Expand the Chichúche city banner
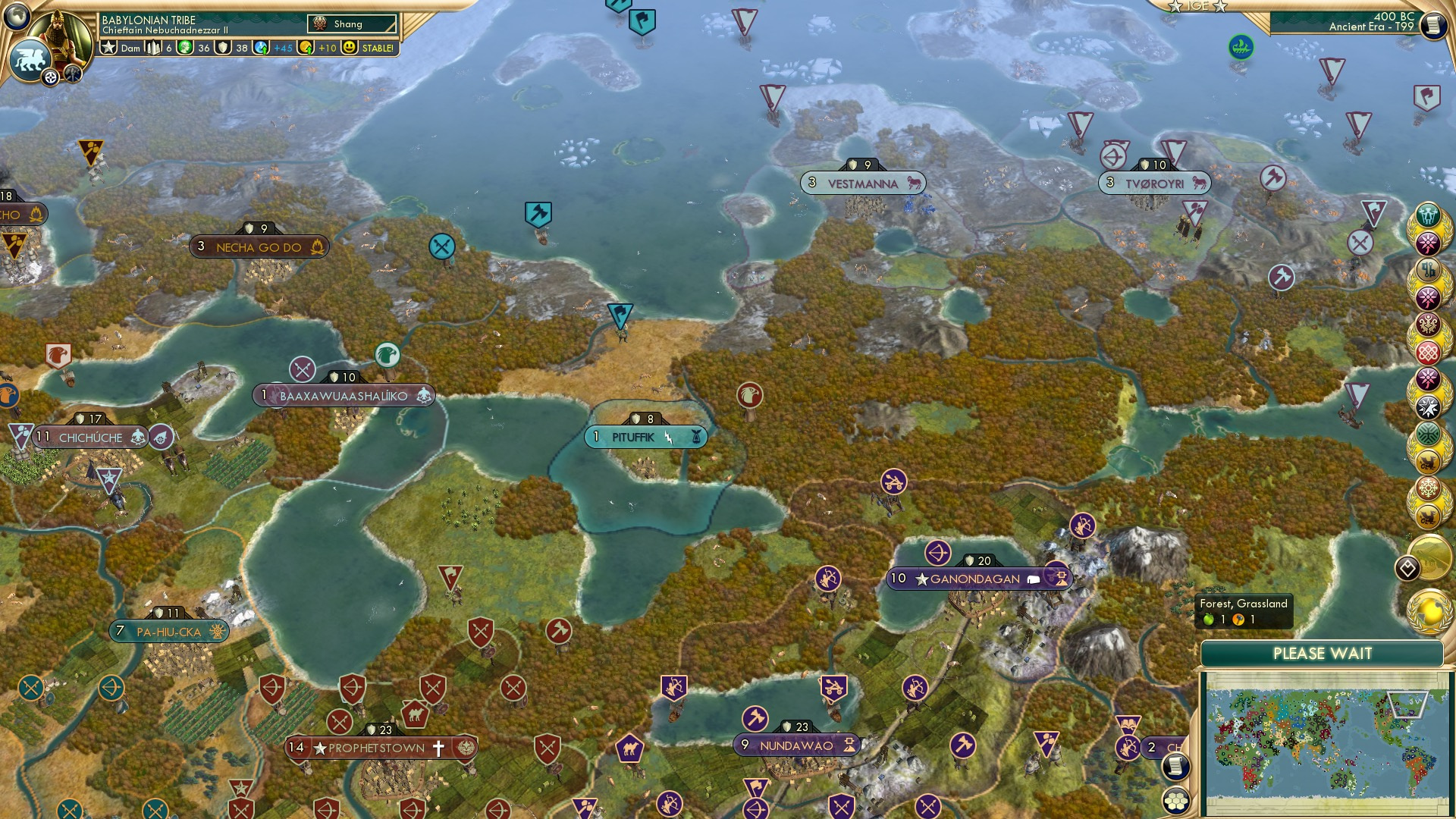1456x819 pixels. (x=89, y=438)
